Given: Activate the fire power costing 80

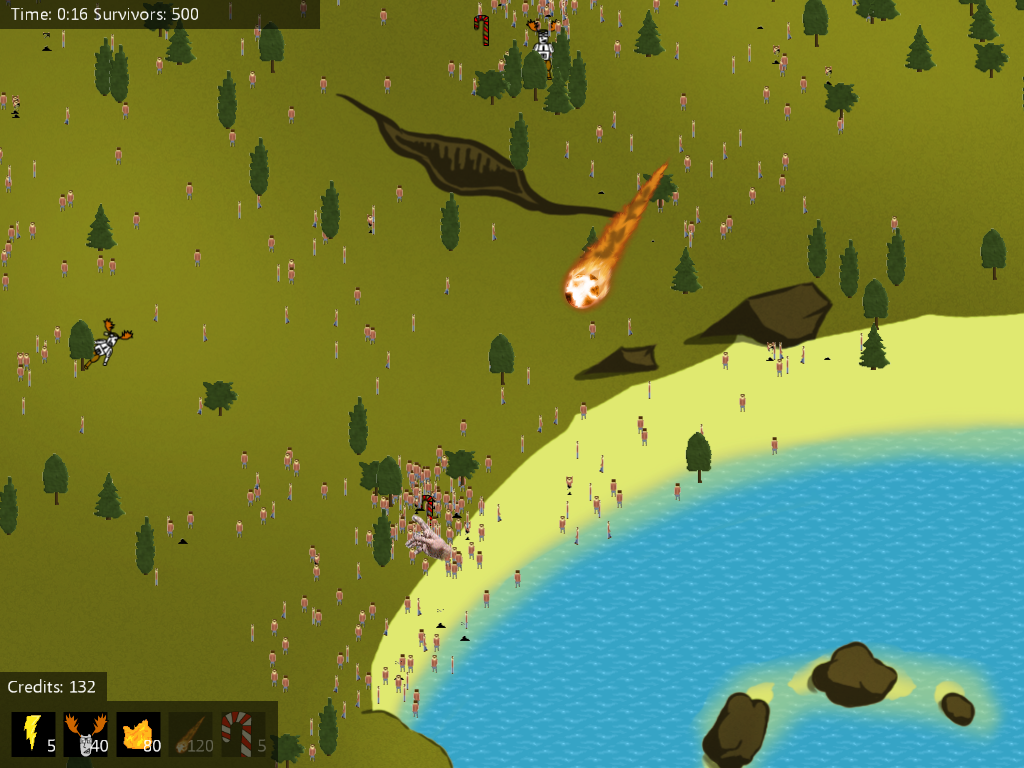Looking at the screenshot, I should [138, 733].
